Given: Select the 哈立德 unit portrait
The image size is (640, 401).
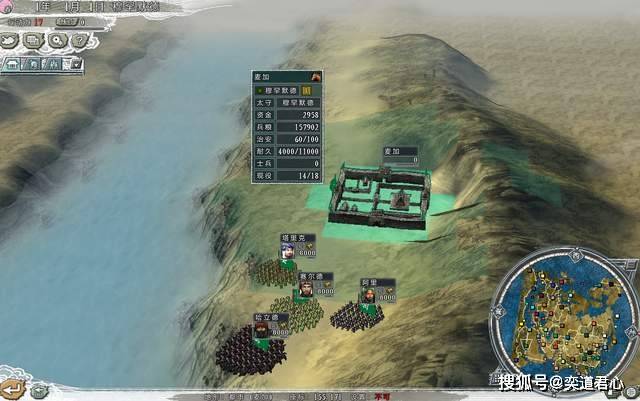Looking at the screenshot, I should click(261, 330).
